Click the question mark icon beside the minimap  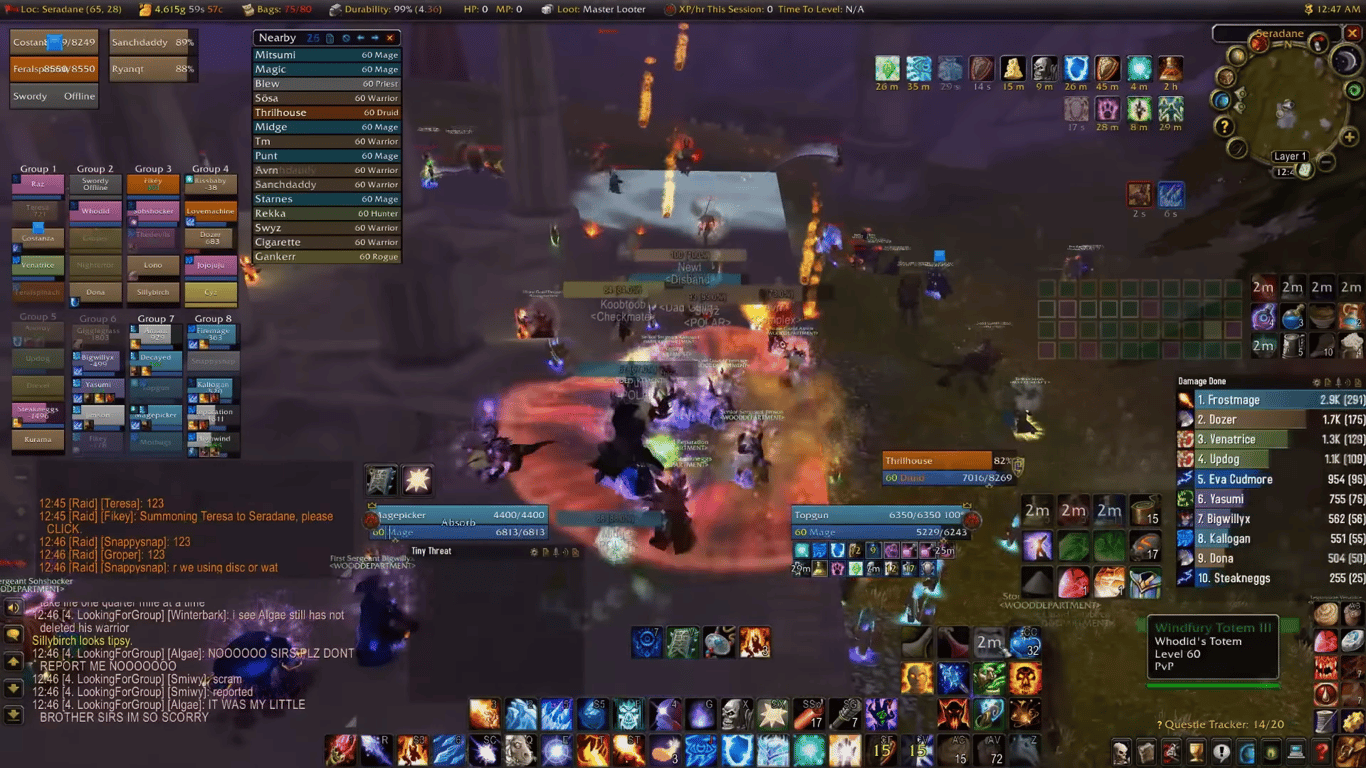click(x=1224, y=125)
